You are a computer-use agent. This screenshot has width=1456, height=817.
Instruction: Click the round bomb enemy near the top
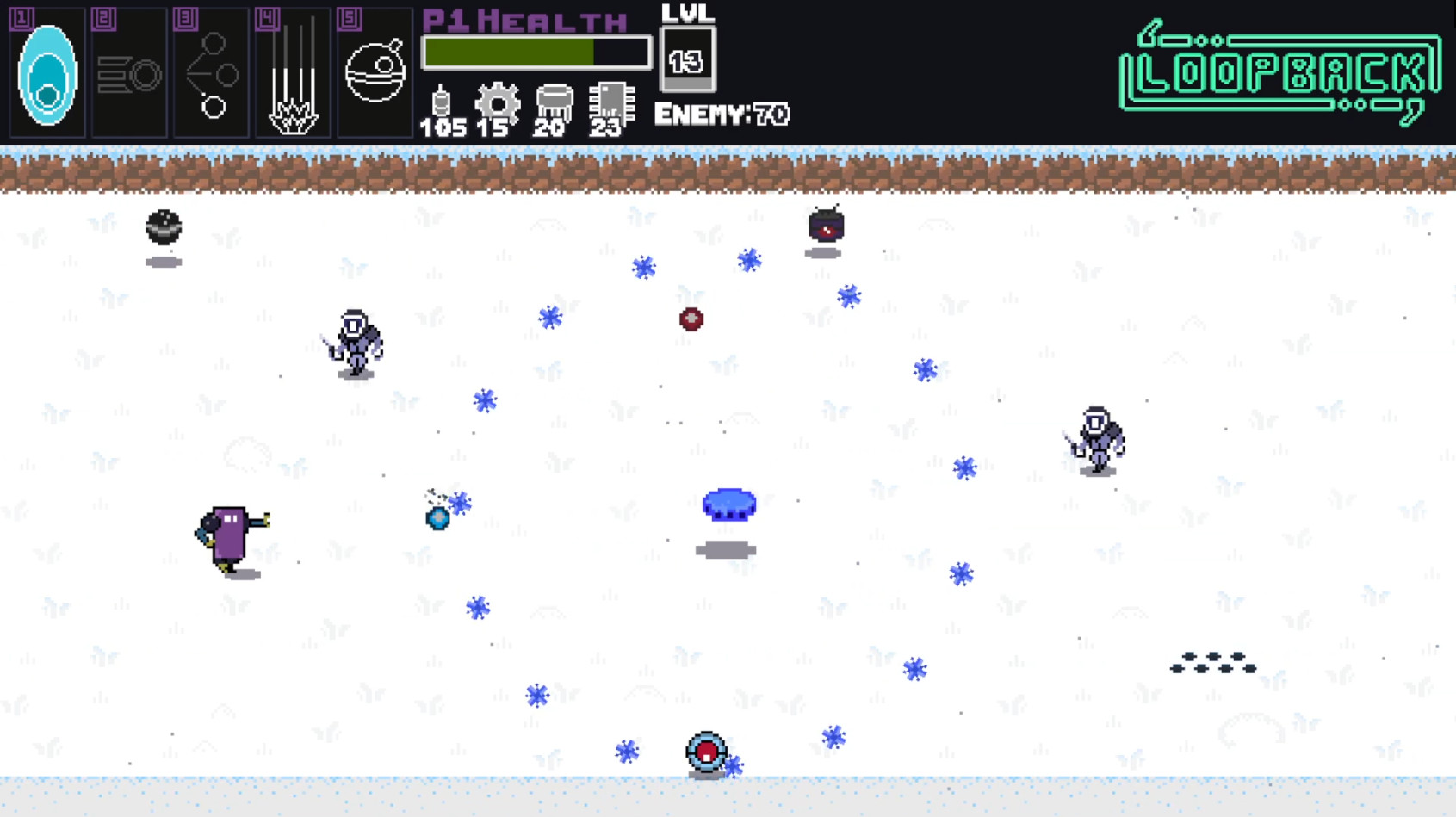(825, 227)
